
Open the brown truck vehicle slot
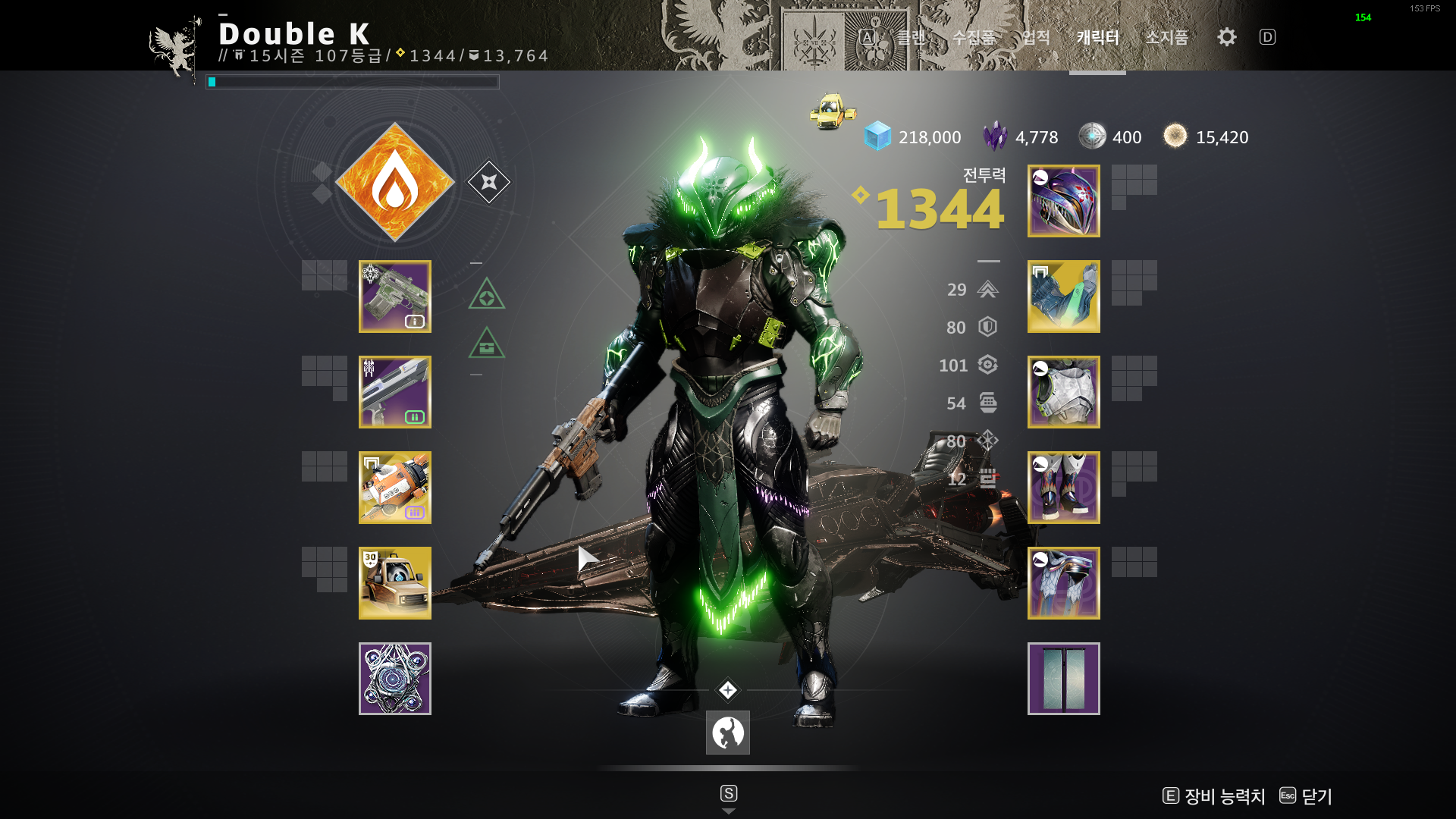[395, 583]
